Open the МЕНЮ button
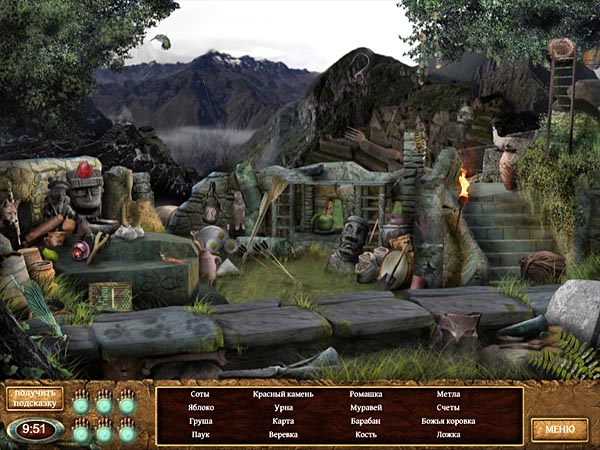The width and height of the screenshot is (600, 450). point(559,429)
